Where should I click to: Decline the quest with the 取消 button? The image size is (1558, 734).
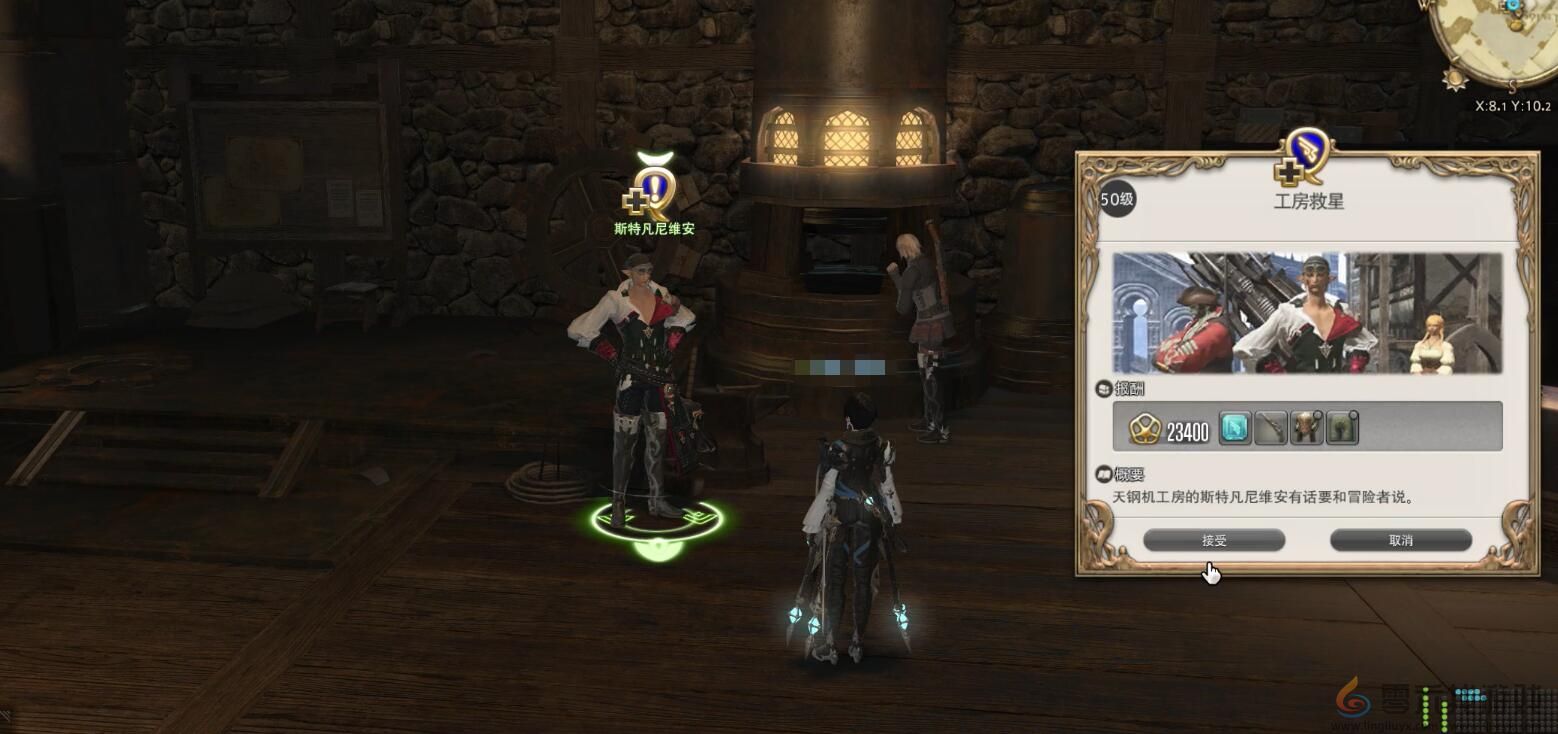1400,540
